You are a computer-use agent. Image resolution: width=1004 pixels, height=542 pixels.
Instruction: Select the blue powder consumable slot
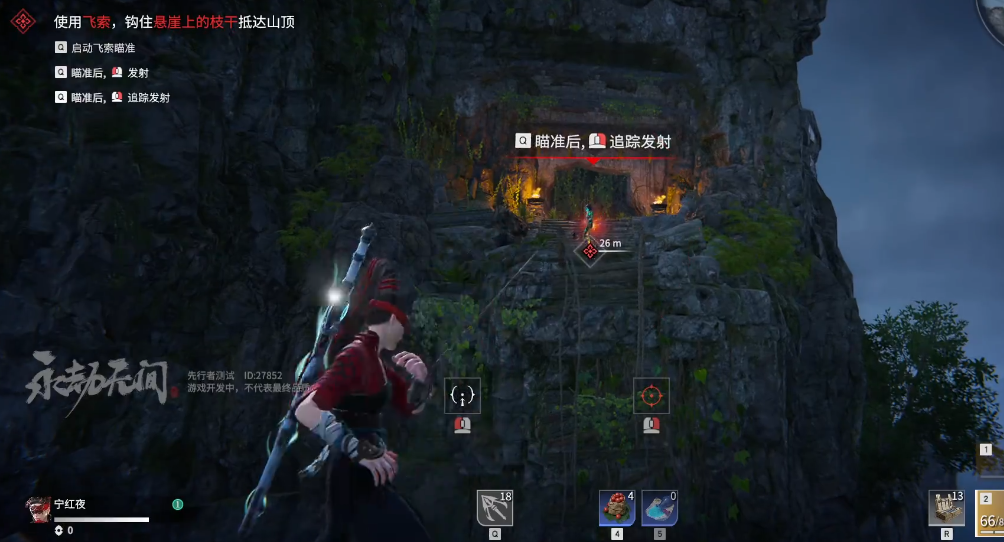tap(659, 507)
